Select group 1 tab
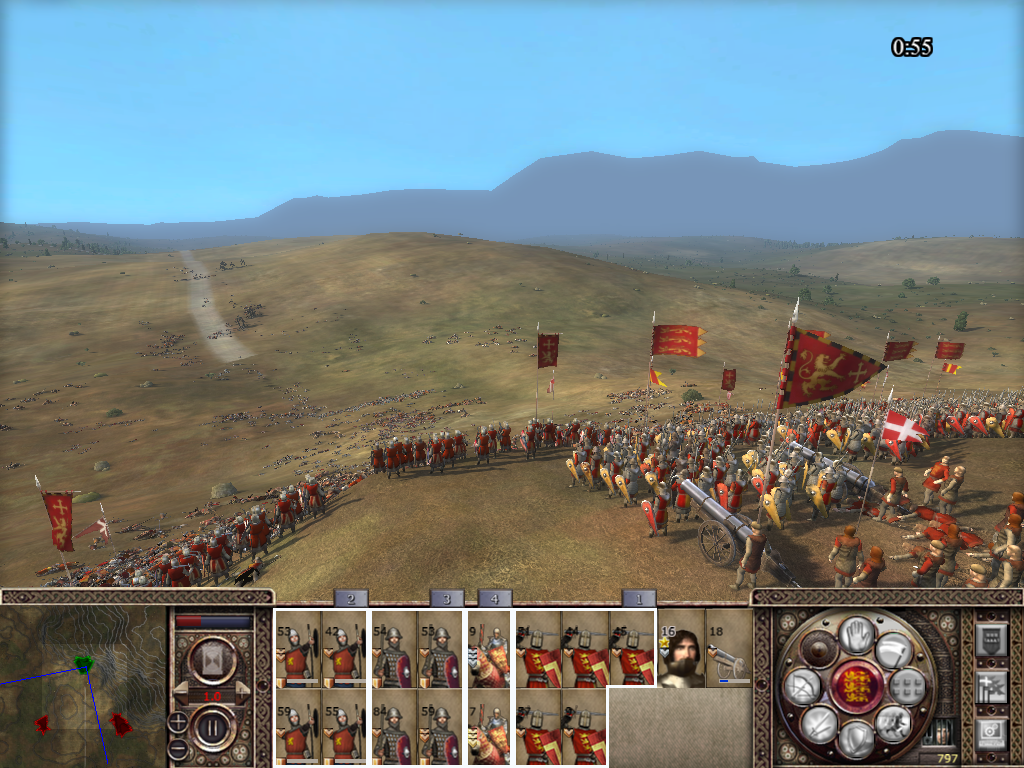The width and height of the screenshot is (1024, 768). pos(638,598)
